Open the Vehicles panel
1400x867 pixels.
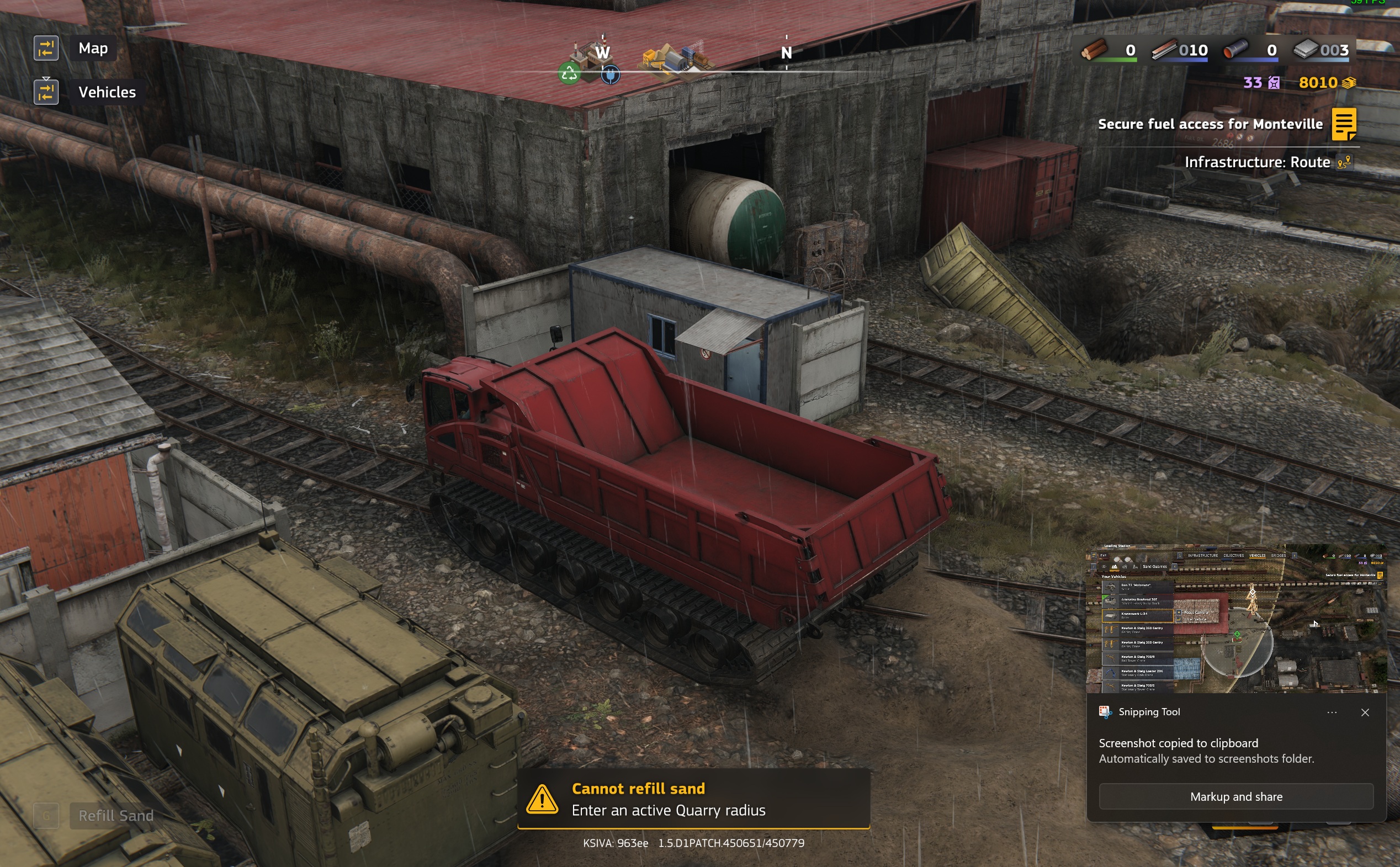pyautogui.click(x=107, y=92)
